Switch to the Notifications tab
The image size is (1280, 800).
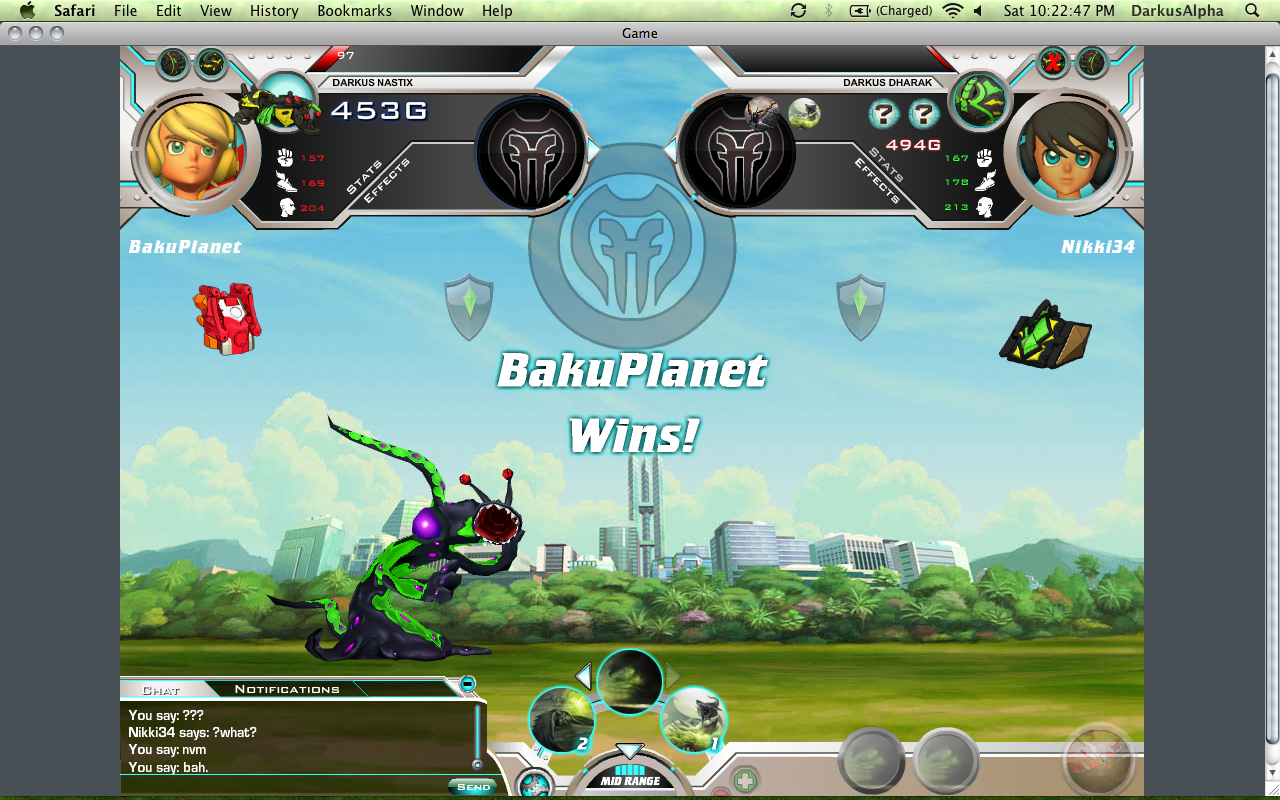click(x=287, y=689)
